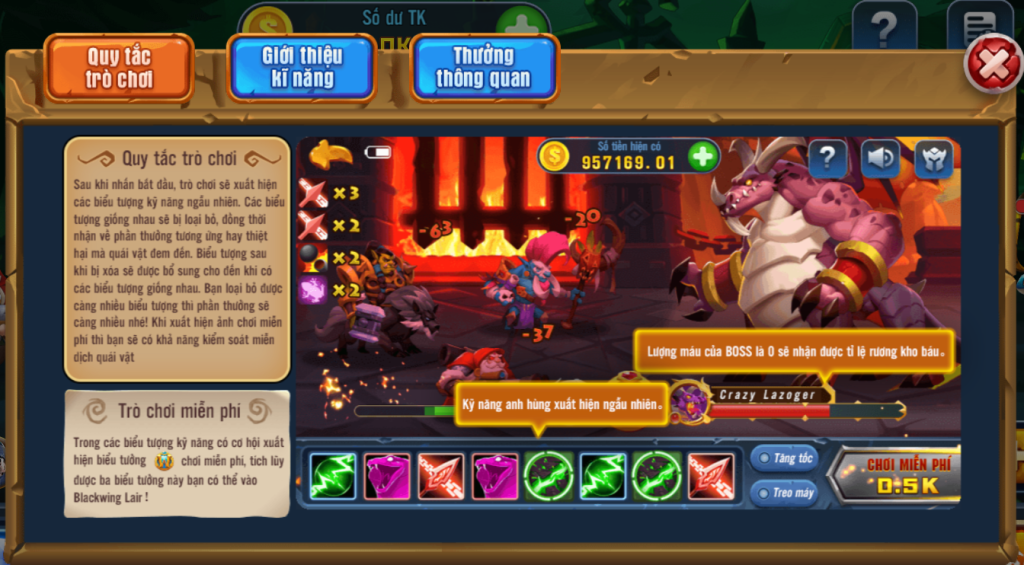This screenshot has height=565, width=1024.
Task: Open the Giới thiệu kĩ năng tab
Action: click(x=301, y=68)
